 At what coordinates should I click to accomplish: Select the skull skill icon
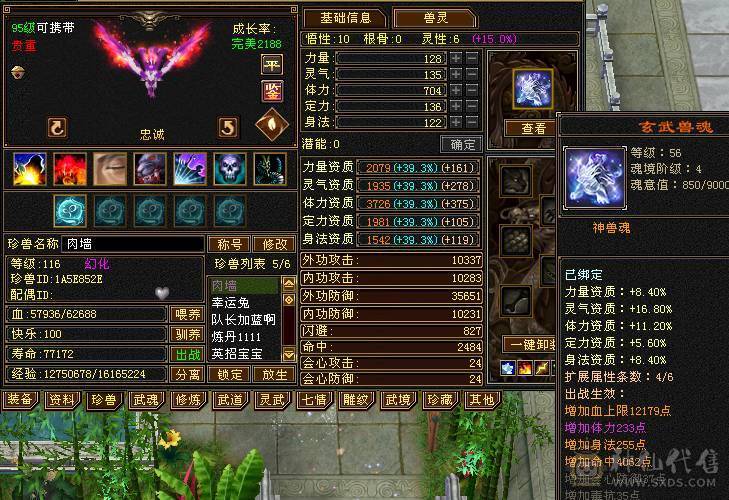229,169
